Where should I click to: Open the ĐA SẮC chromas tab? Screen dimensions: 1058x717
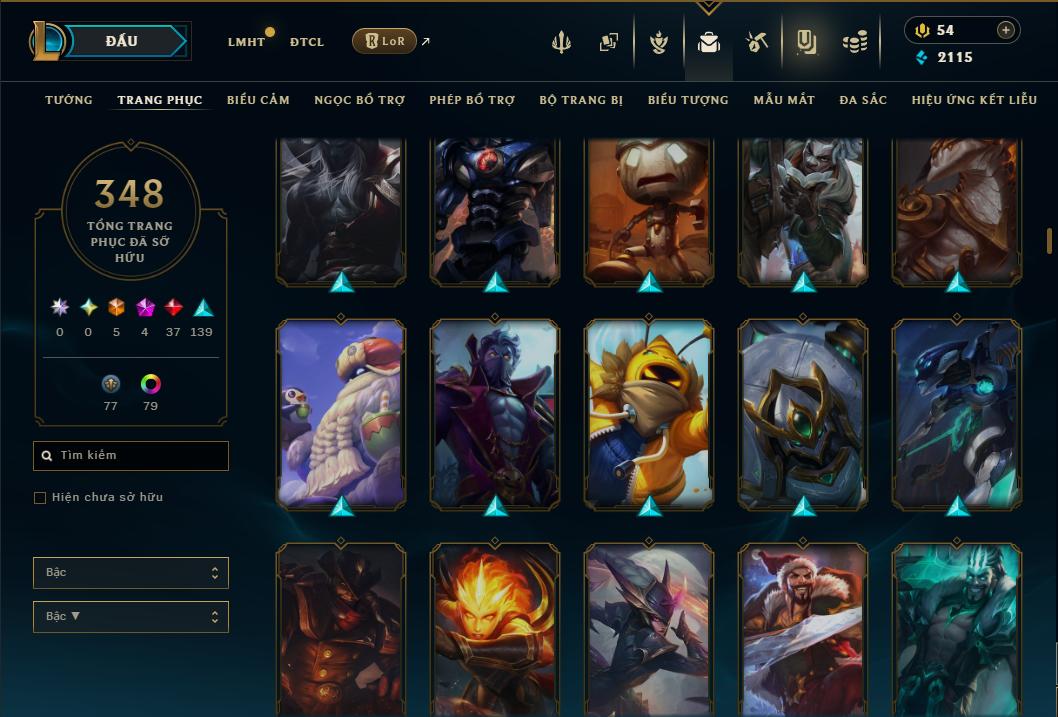coord(863,100)
